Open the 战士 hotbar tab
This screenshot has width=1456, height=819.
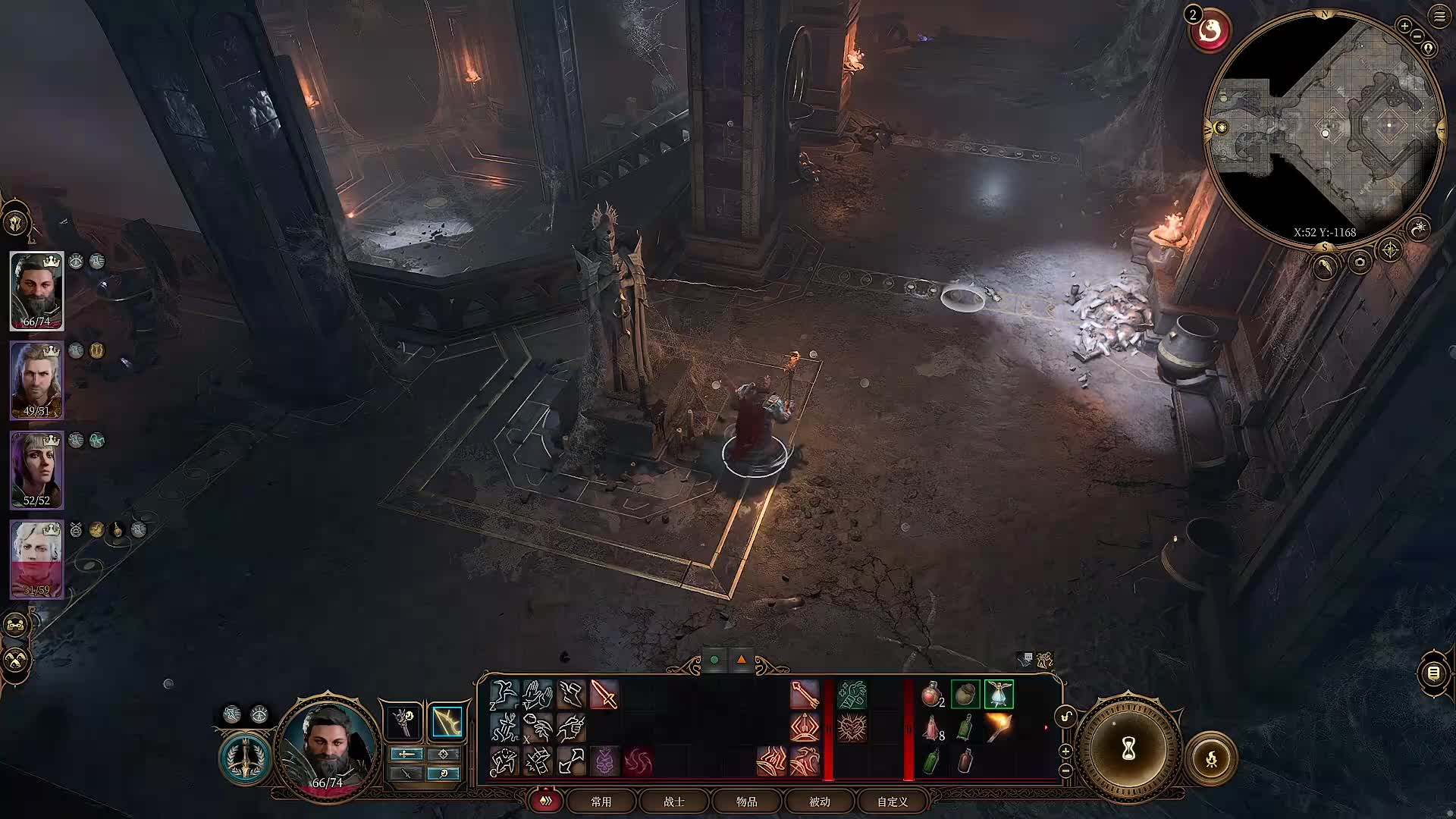tap(674, 802)
